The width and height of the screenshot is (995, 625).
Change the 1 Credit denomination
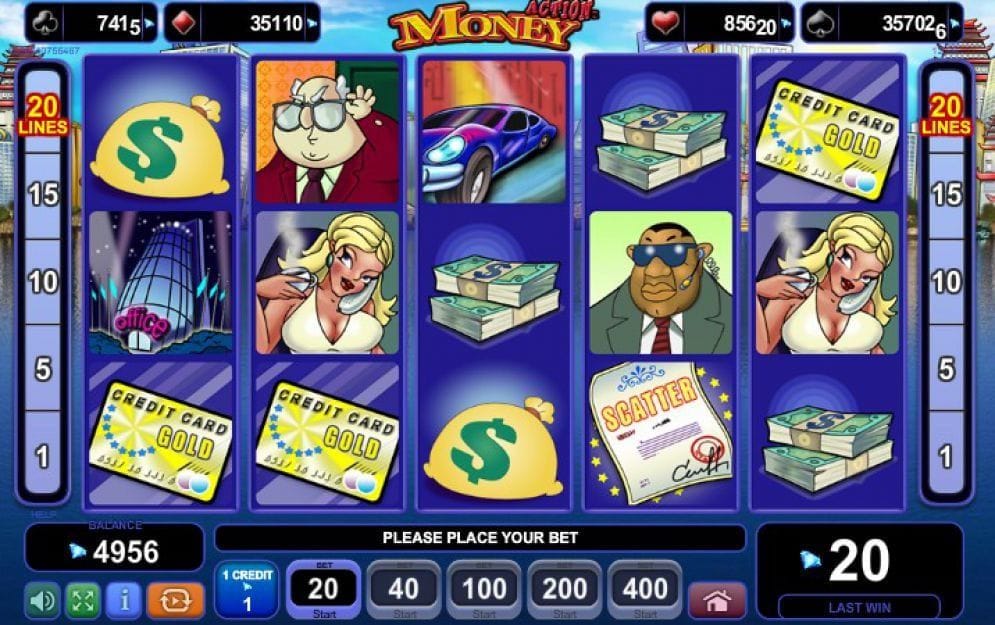[x=247, y=590]
